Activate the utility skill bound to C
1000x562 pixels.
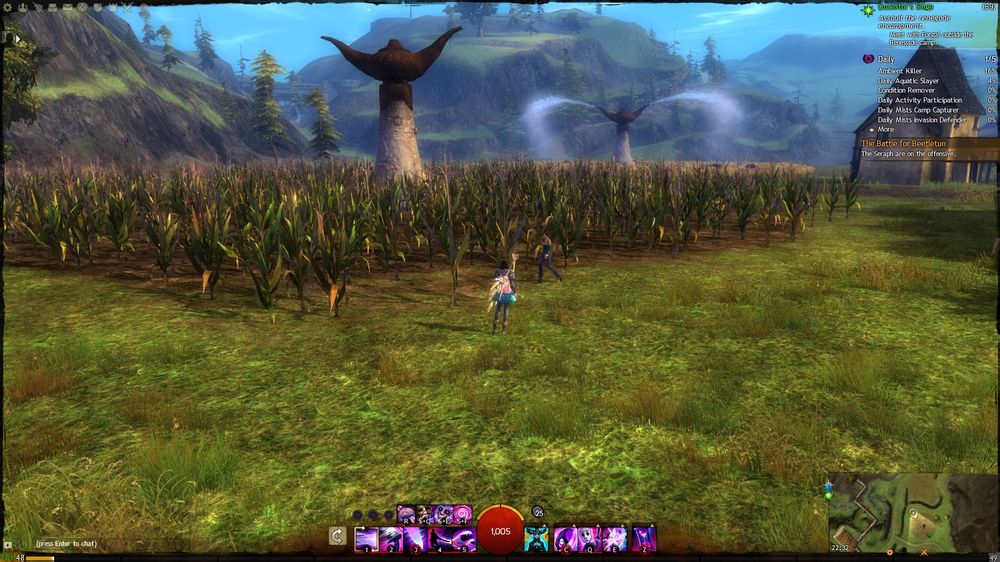[x=564, y=539]
